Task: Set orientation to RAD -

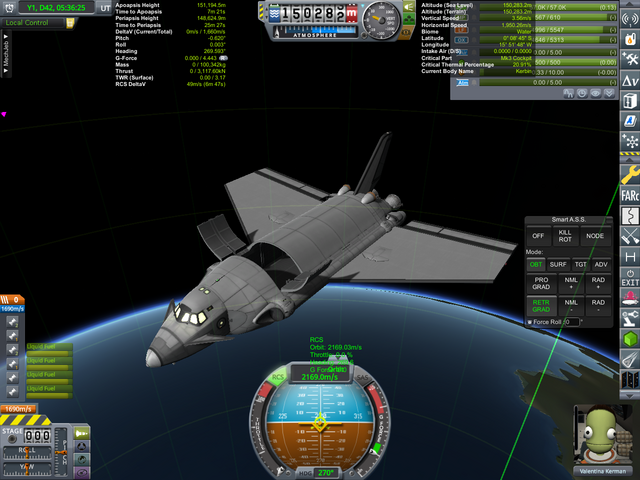Action: click(x=598, y=305)
